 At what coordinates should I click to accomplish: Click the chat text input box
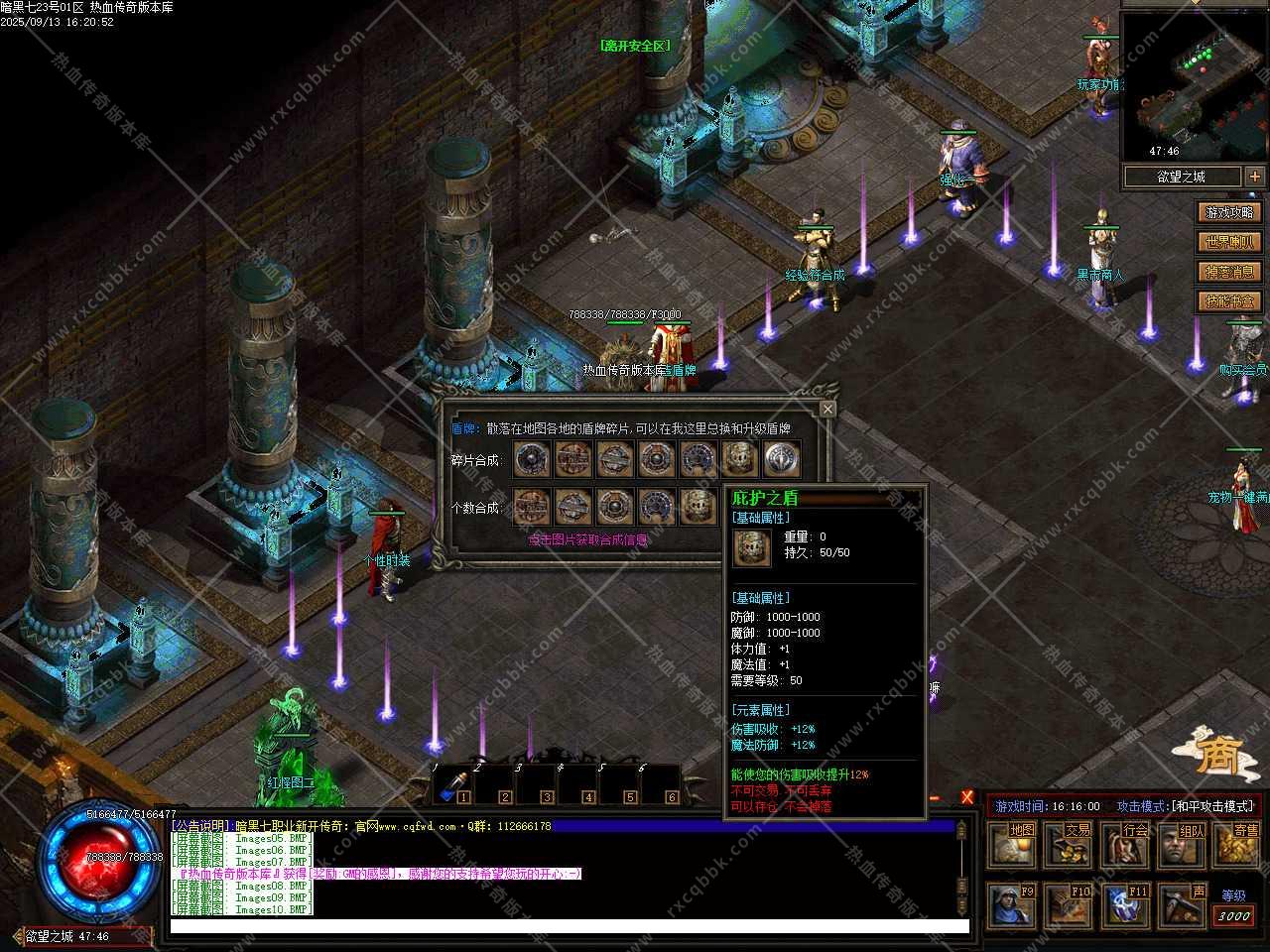click(570, 927)
